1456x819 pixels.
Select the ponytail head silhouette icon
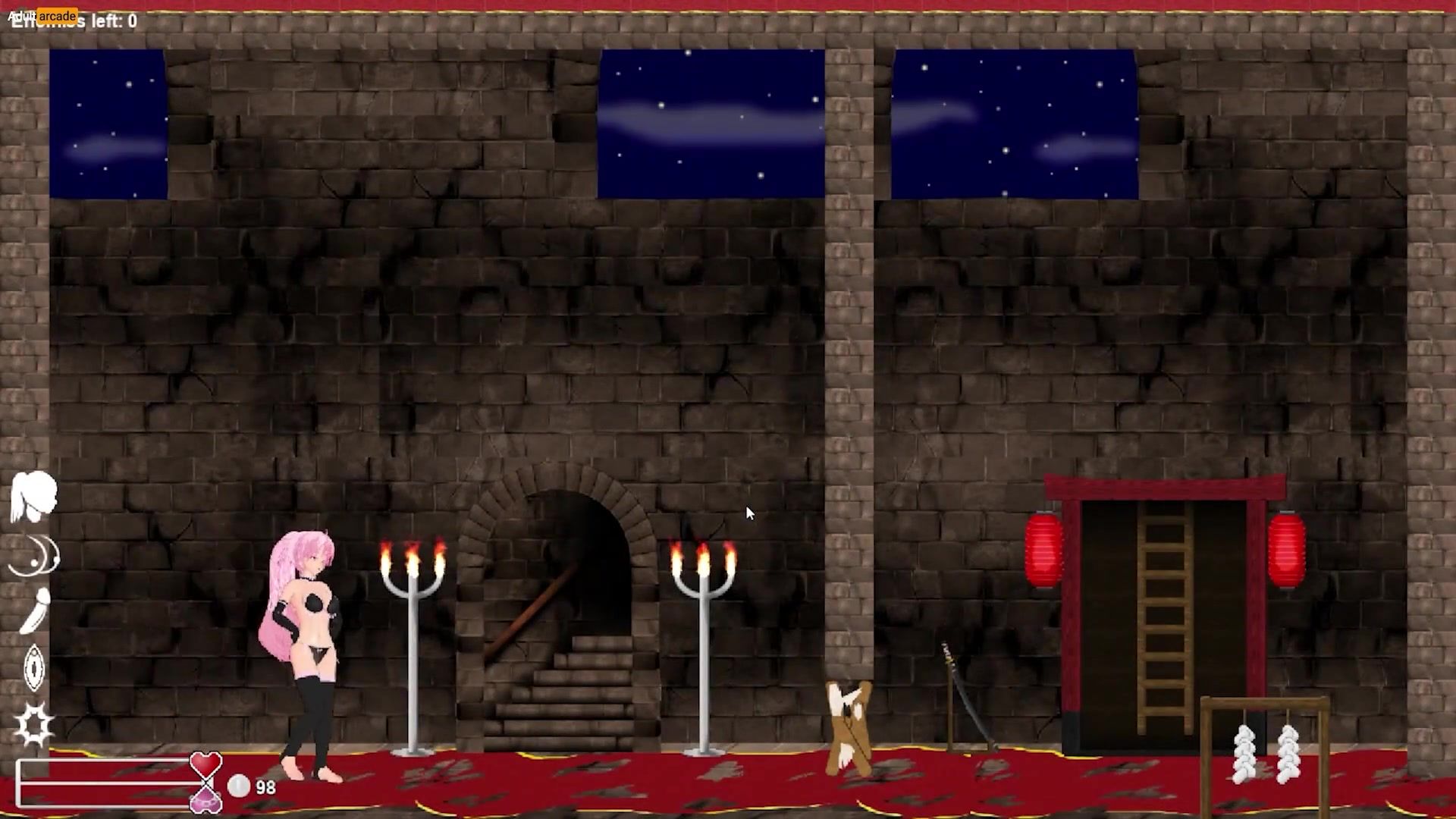tap(34, 497)
